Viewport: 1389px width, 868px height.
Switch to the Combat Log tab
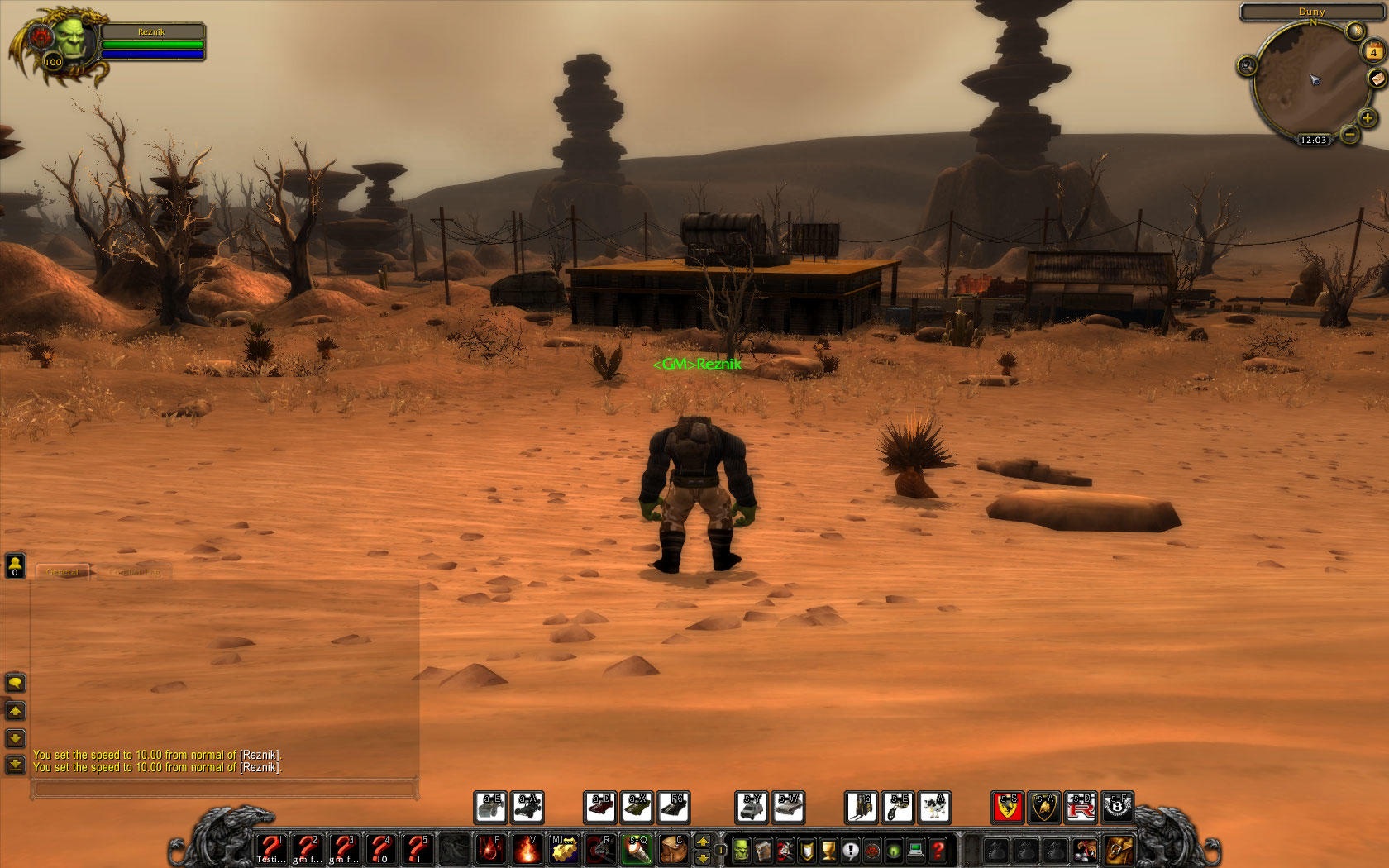[x=133, y=571]
